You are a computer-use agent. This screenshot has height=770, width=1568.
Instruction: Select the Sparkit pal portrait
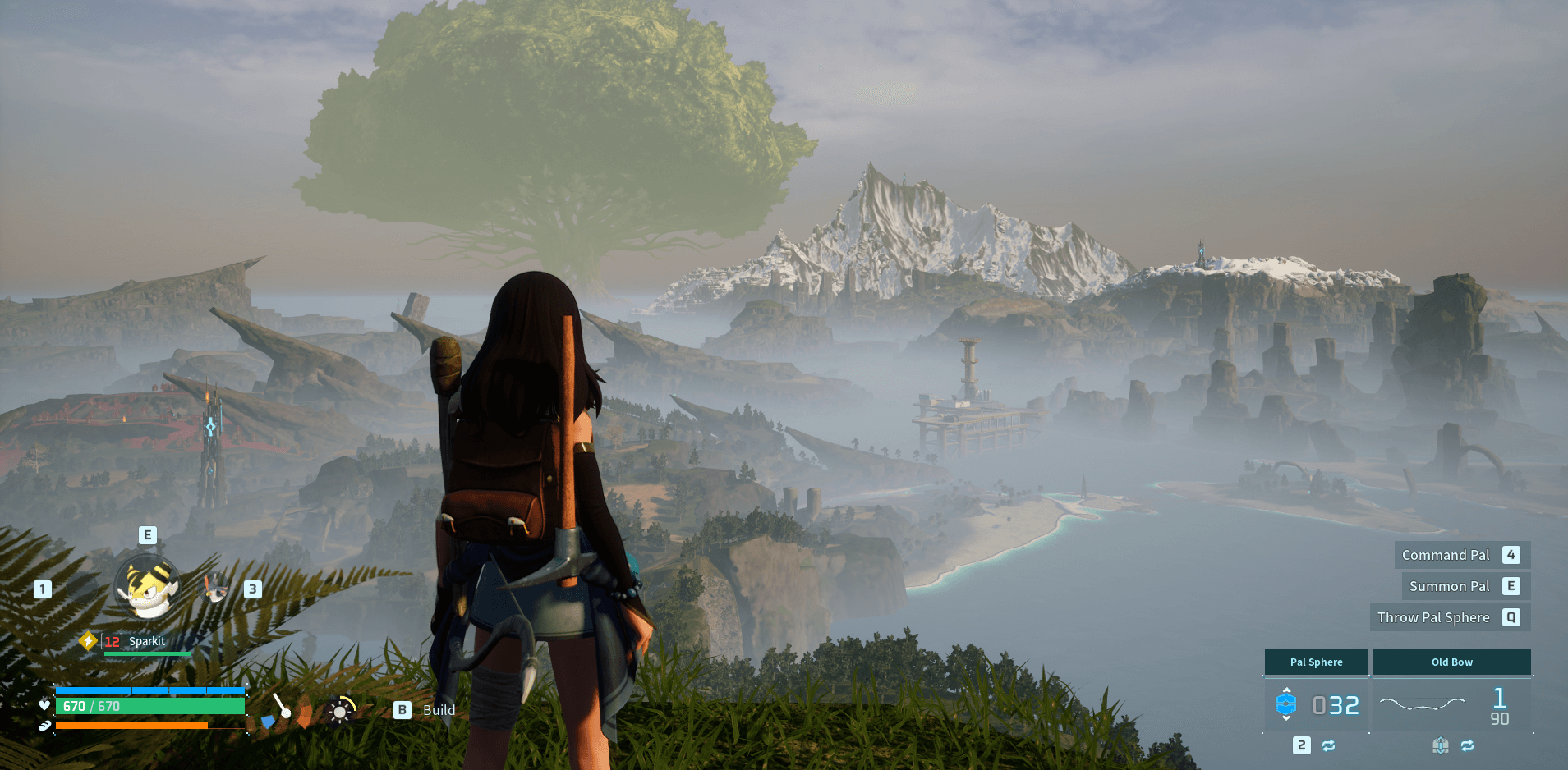148,587
